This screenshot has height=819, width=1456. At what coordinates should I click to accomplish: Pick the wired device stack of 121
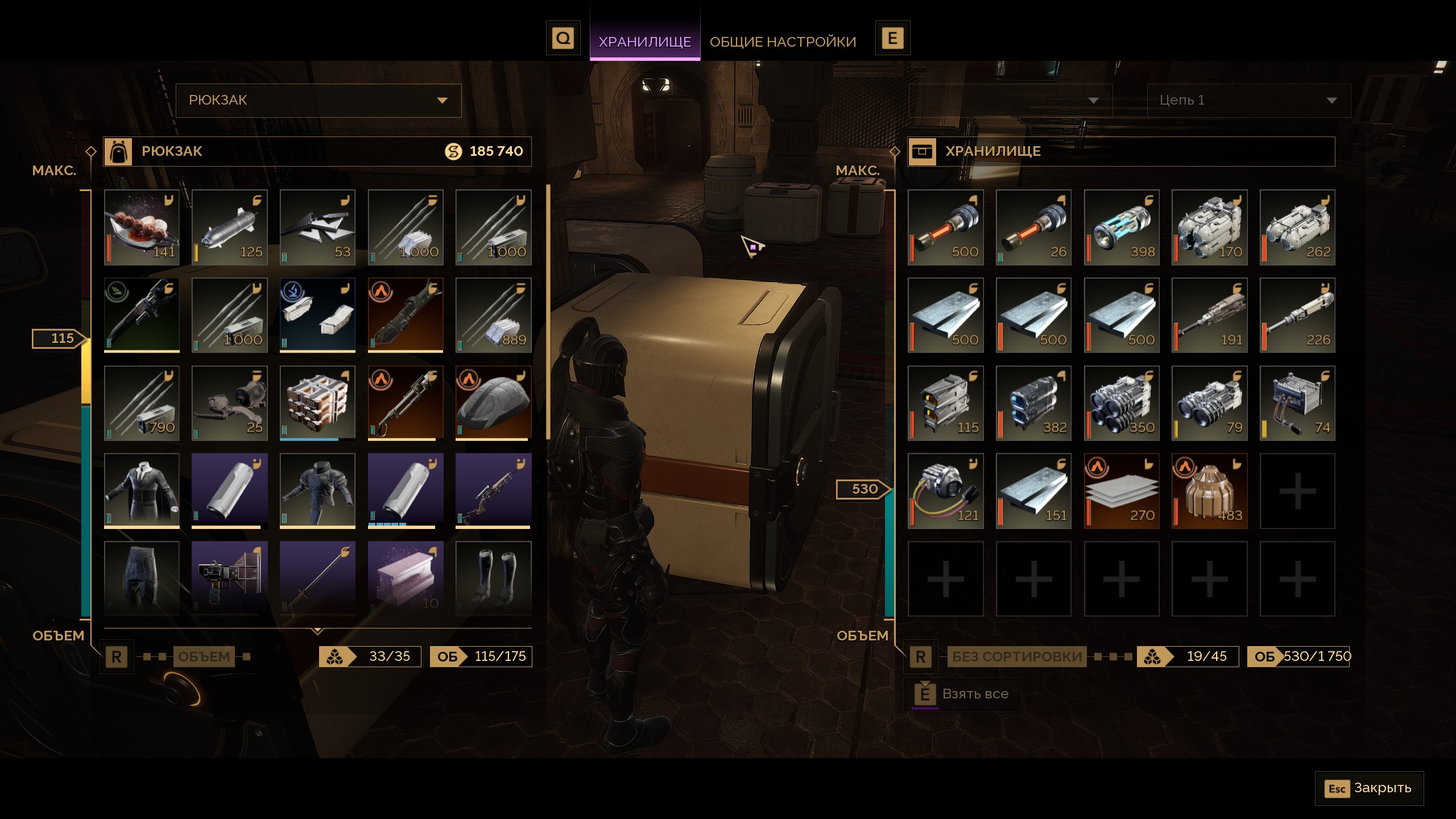point(946,491)
